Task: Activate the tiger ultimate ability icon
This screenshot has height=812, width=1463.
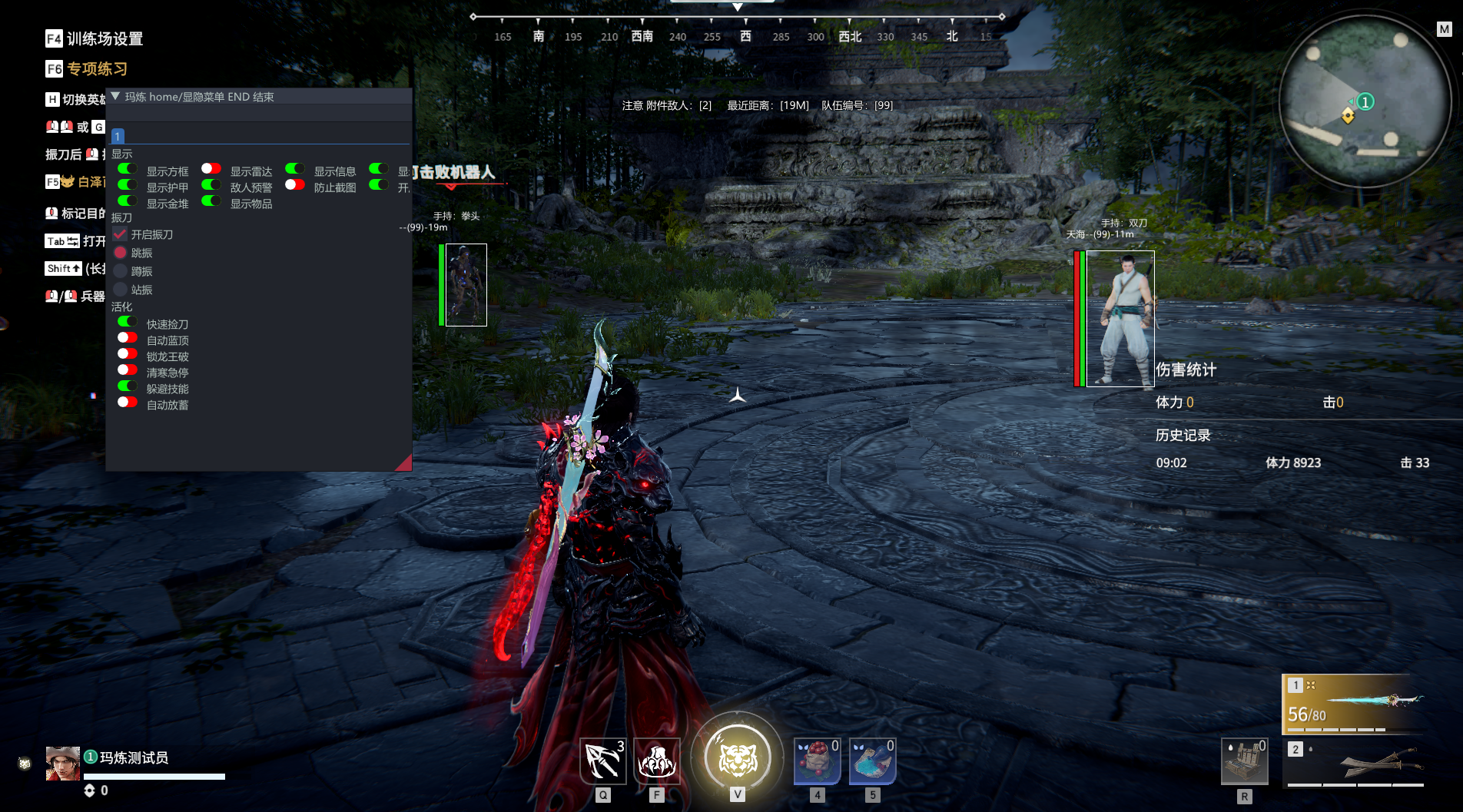Action: (x=737, y=759)
